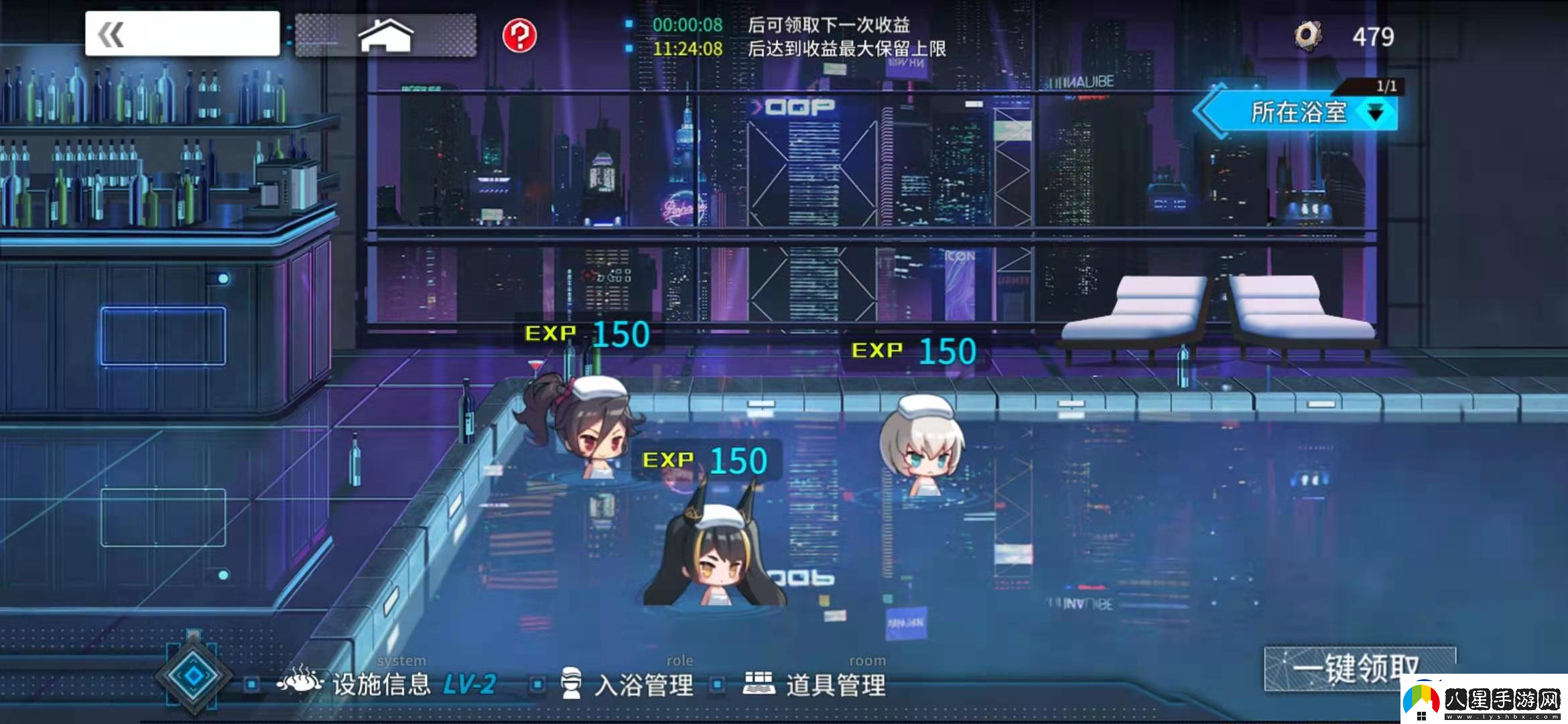
Task: Open the 所在浴室 bathroom dropdown
Action: [1299, 112]
